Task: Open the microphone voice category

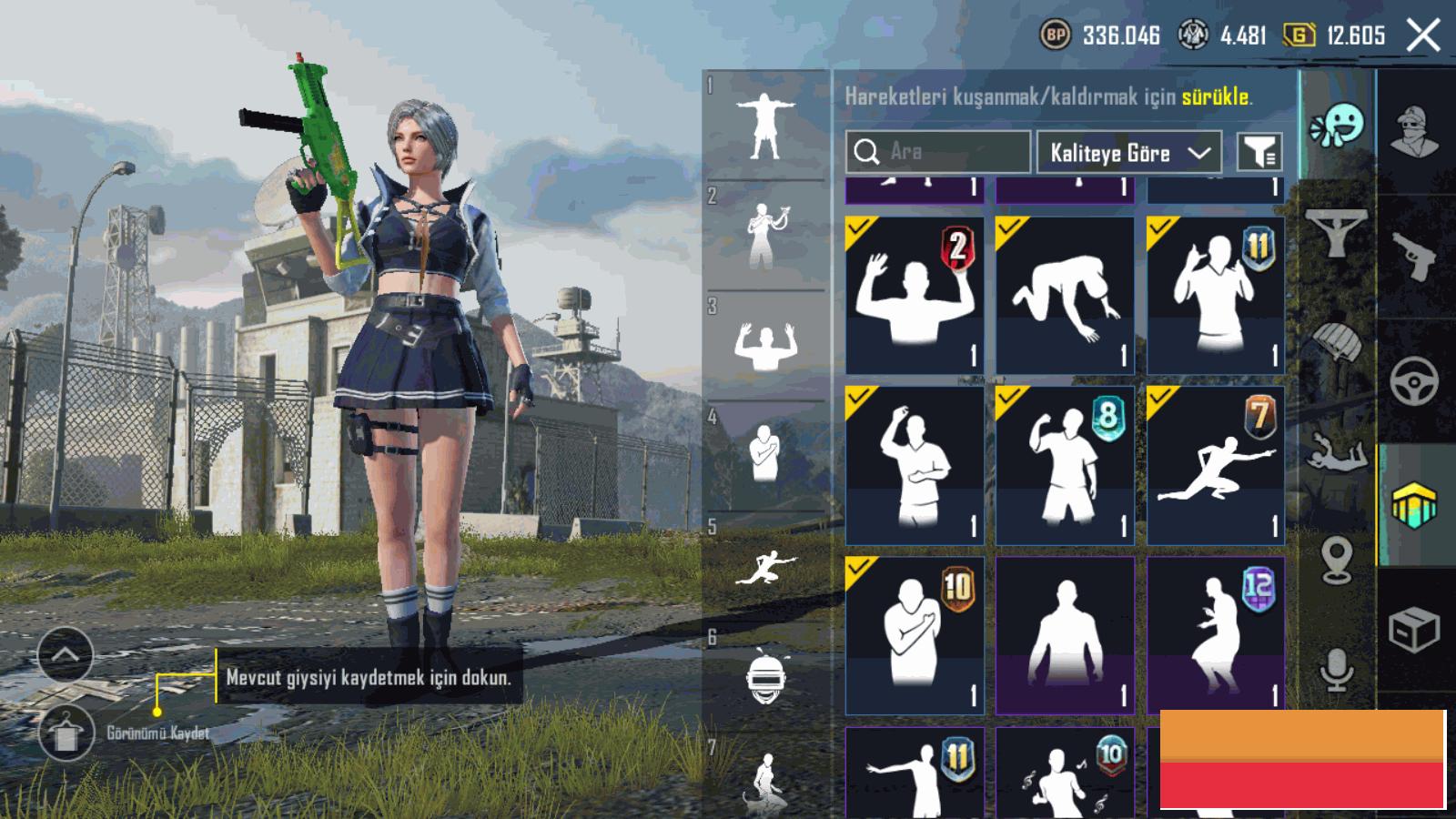Action: coord(1336,671)
